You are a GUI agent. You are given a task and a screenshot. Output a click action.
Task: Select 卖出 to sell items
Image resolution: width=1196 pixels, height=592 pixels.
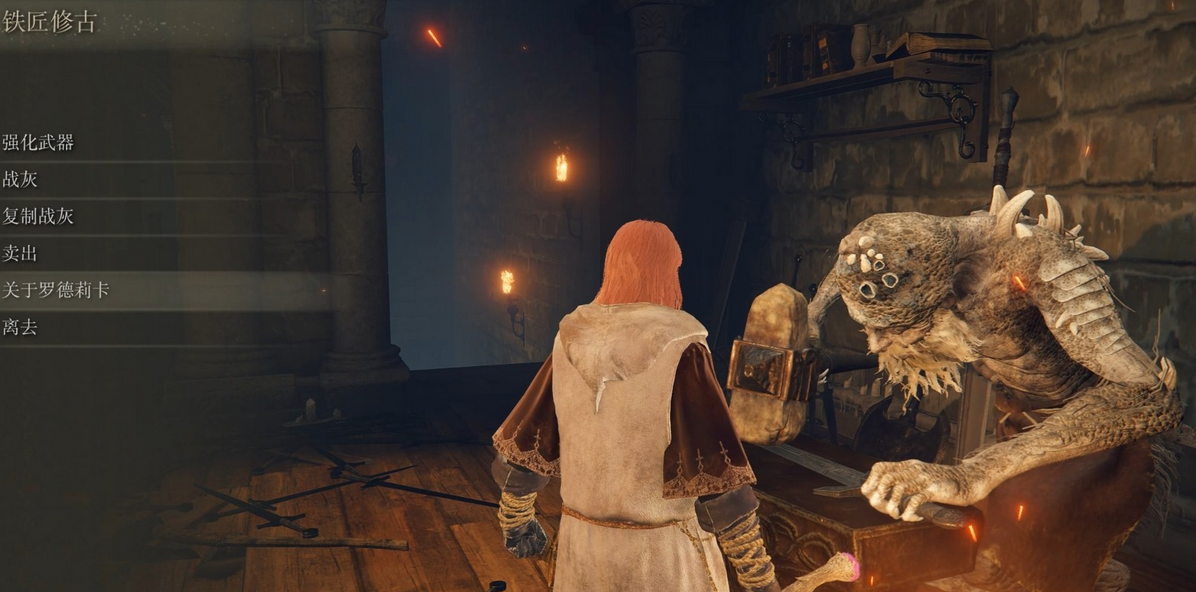(21, 253)
